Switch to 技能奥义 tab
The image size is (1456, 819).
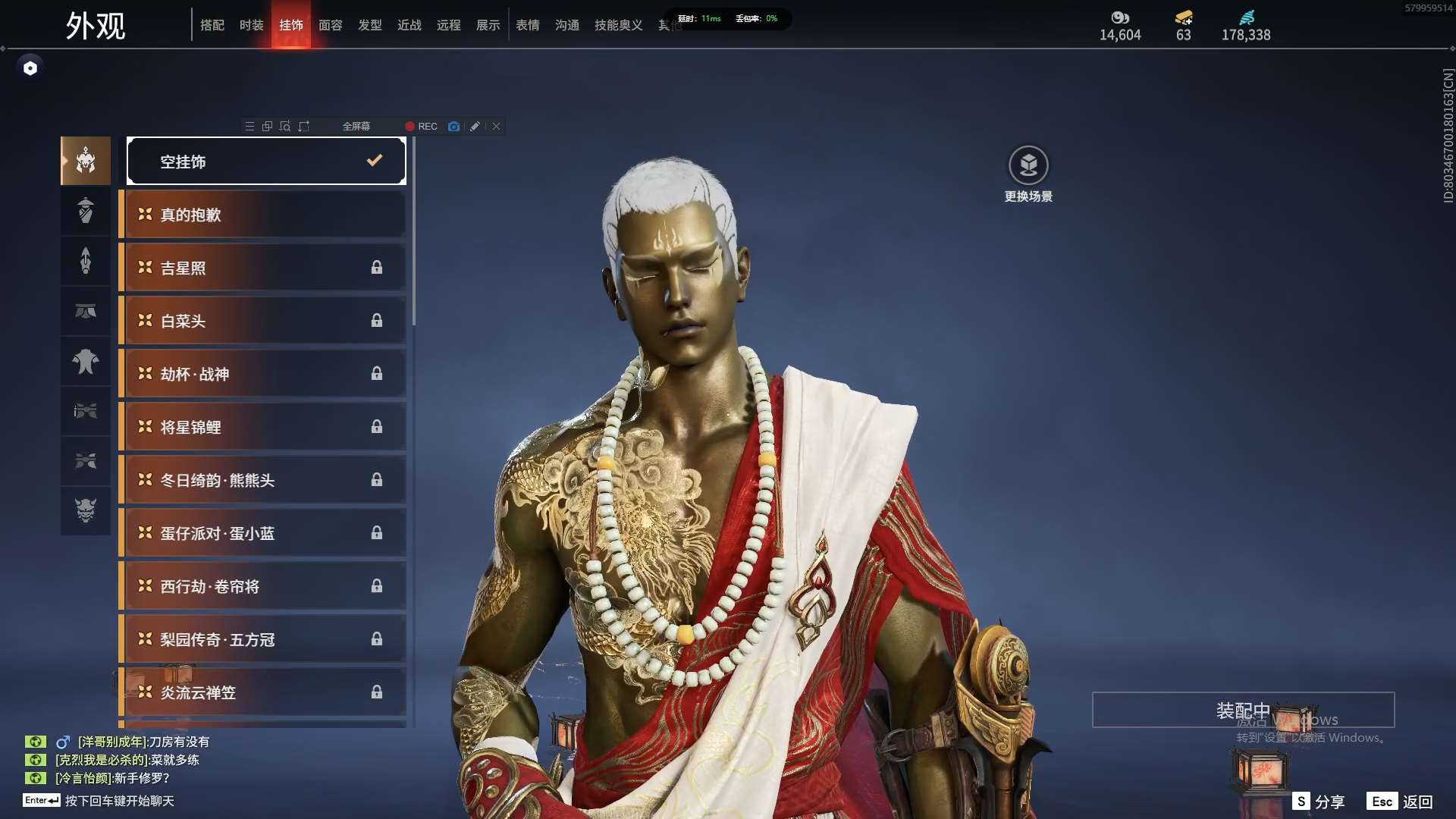click(618, 25)
